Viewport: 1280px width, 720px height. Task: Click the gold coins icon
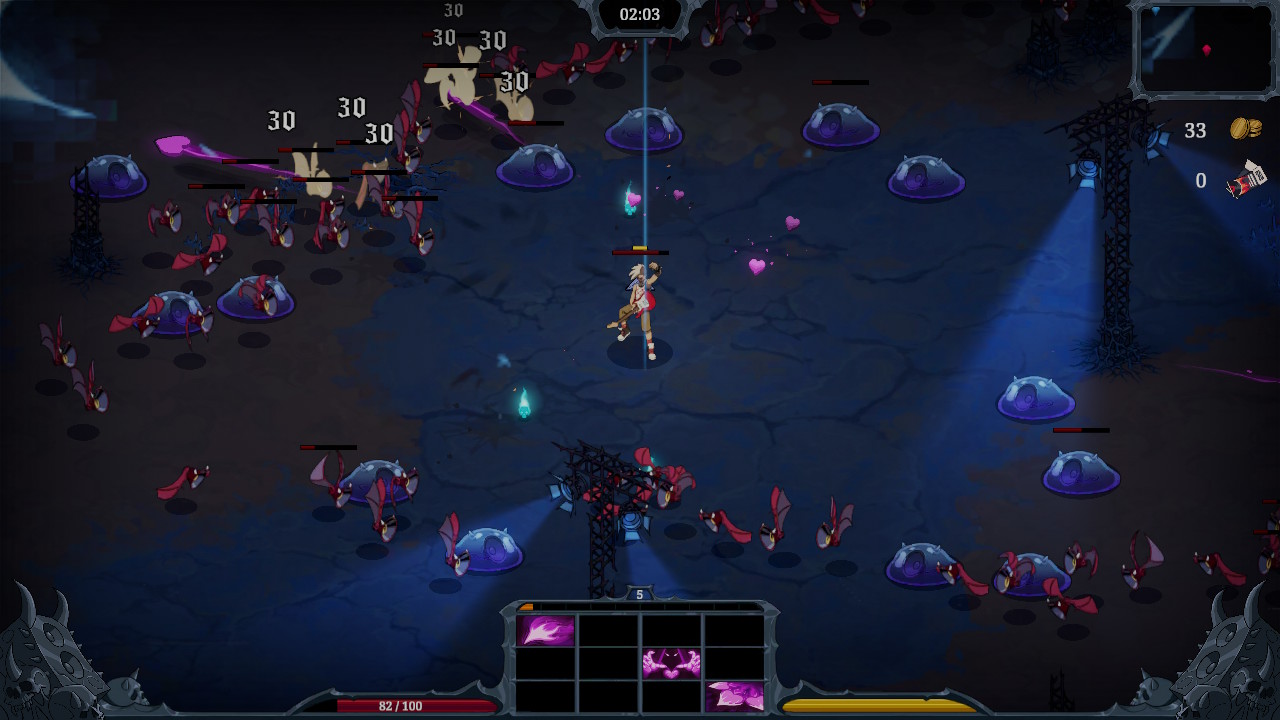(x=1245, y=129)
